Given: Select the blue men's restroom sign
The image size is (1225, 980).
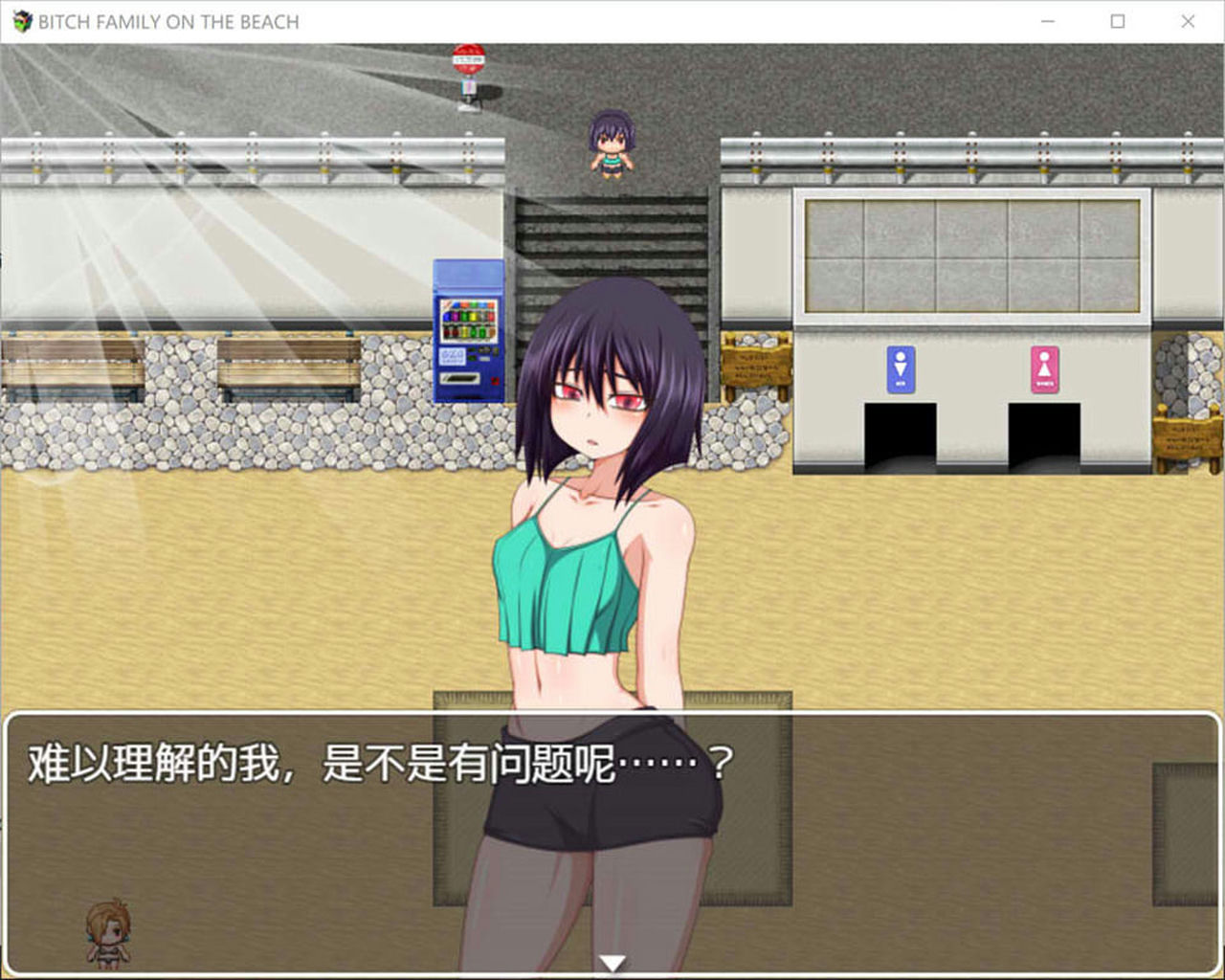Looking at the screenshot, I should pyautogui.click(x=899, y=368).
